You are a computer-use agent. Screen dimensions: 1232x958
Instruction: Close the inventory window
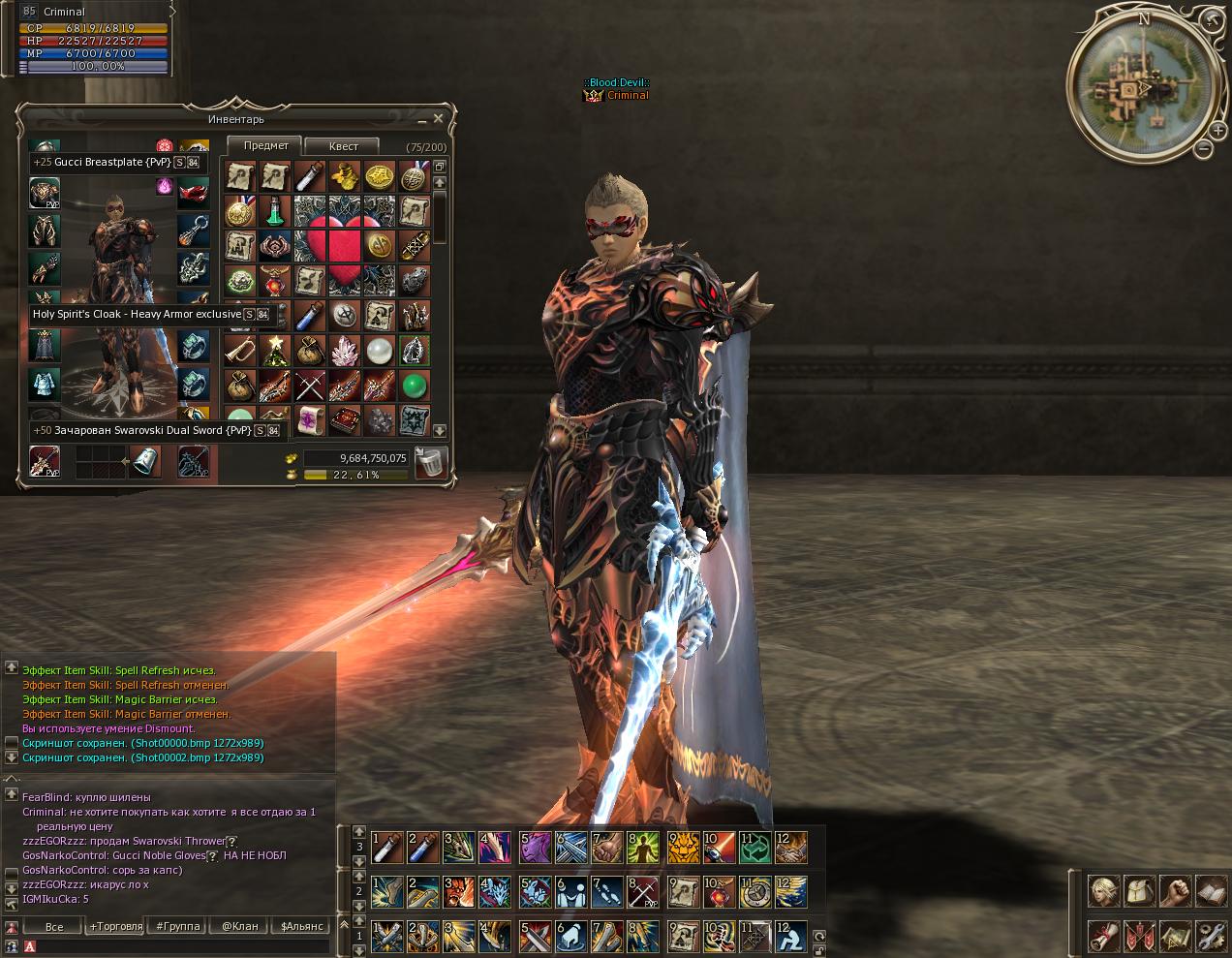pos(438,119)
